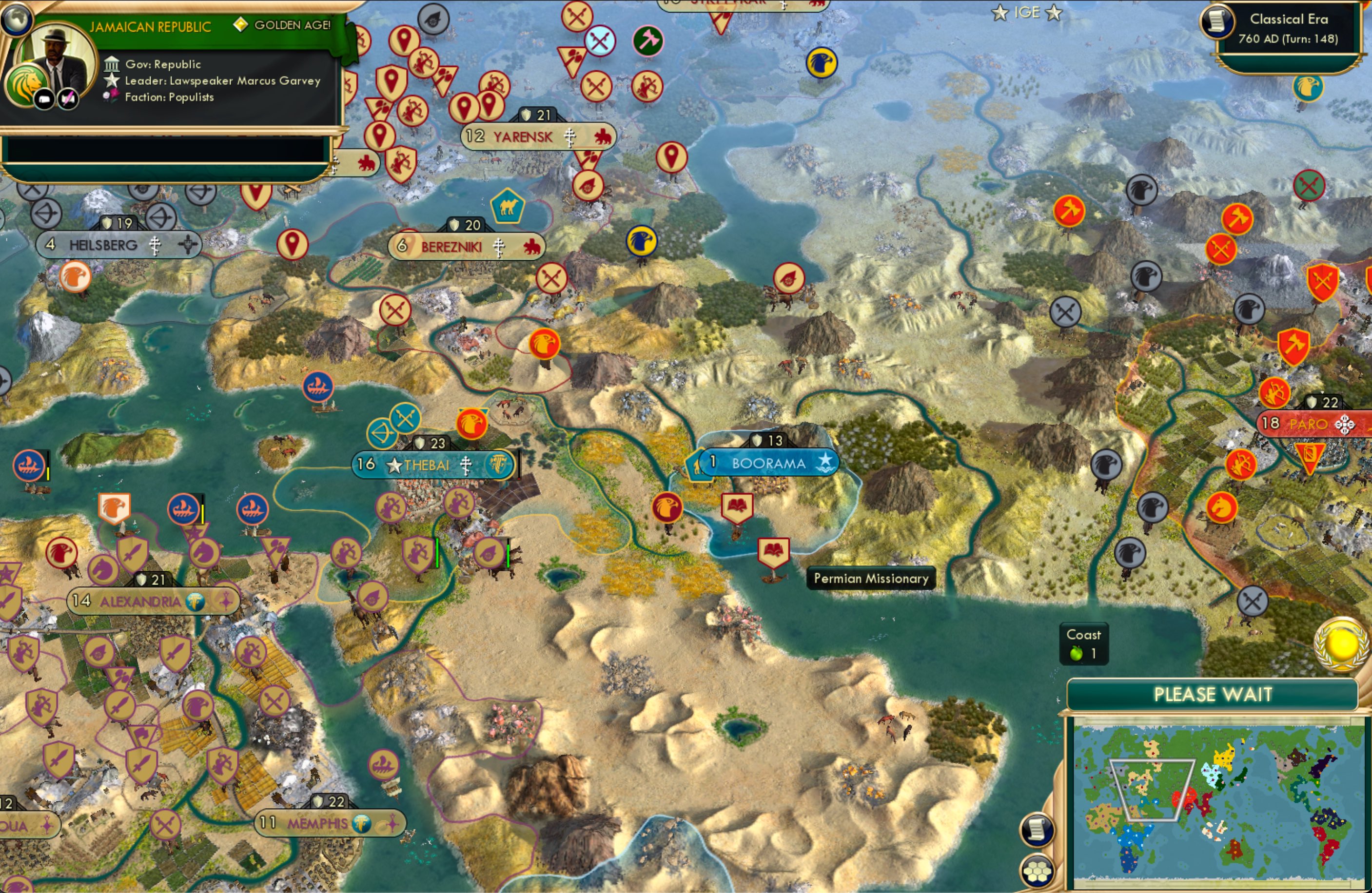This screenshot has width=1372, height=893.
Task: Click the Memphis city name label
Action: click(319, 824)
